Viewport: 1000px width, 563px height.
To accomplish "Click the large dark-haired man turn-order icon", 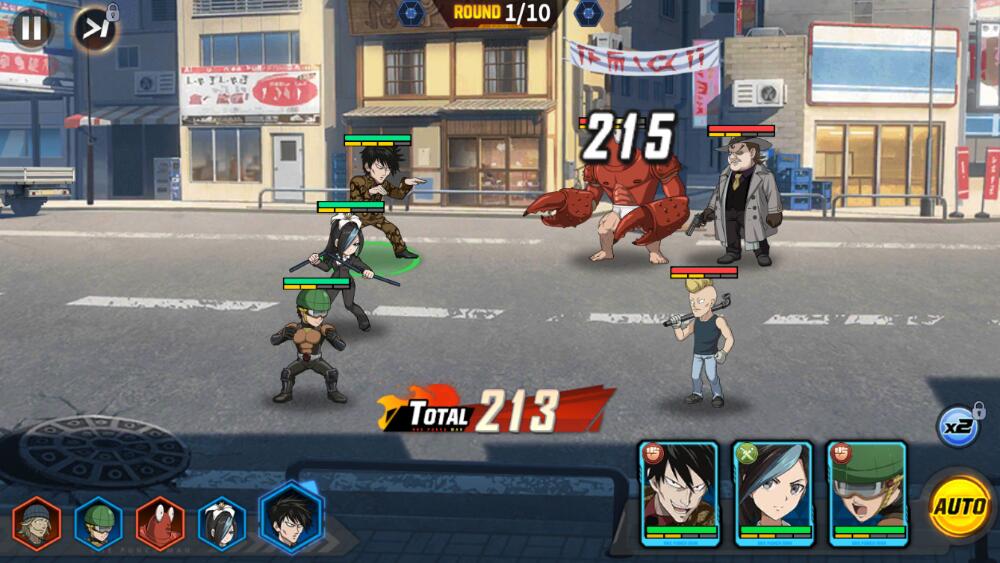I will [x=292, y=517].
